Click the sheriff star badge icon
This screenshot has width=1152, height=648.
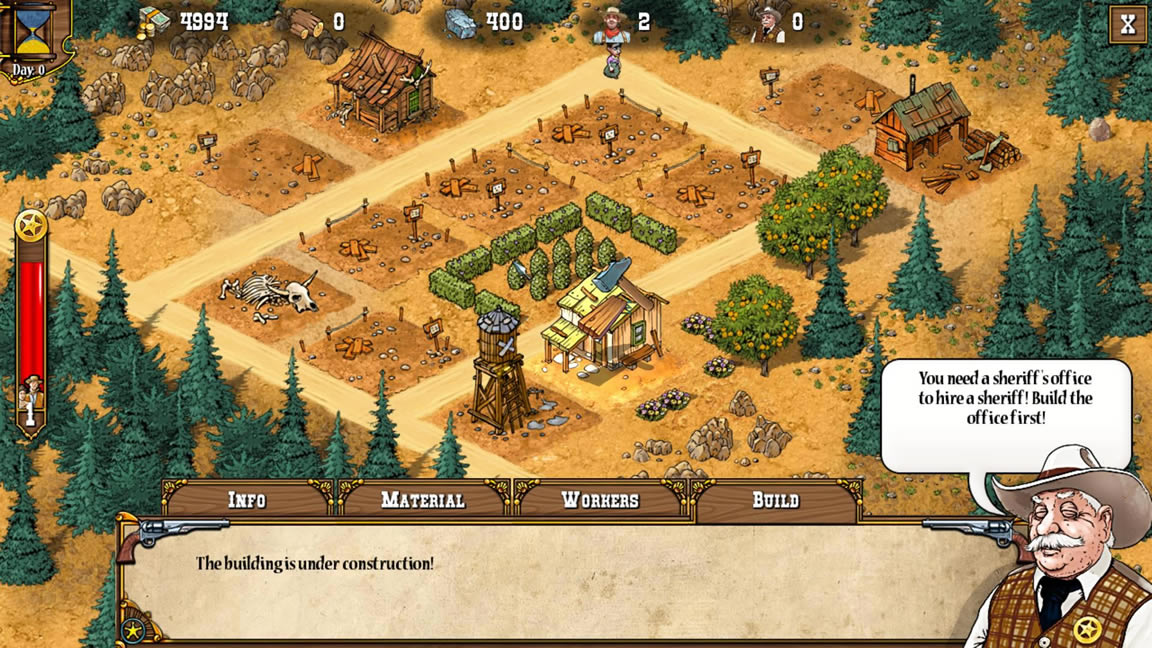31,226
